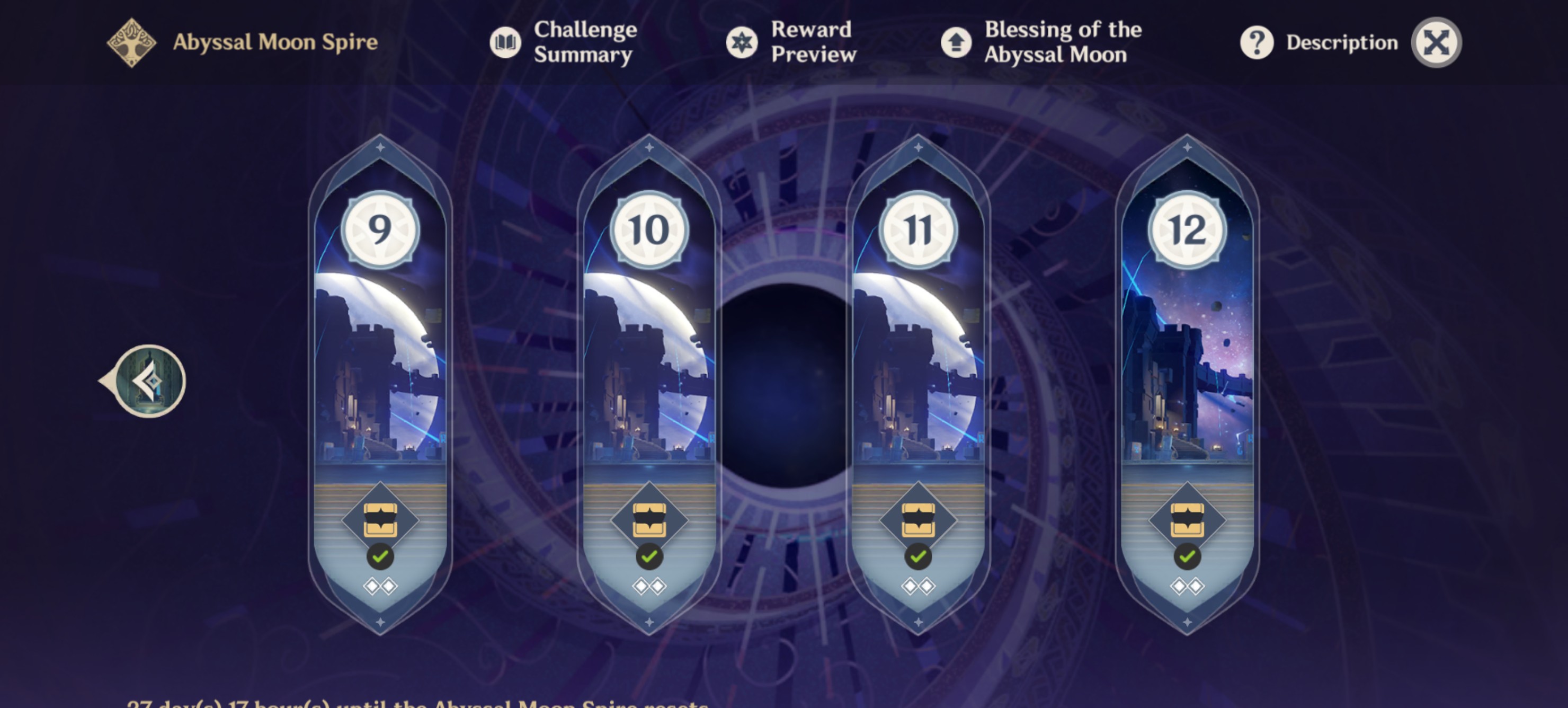The height and width of the screenshot is (708, 1568).
Task: Select the Challenge Summary menu entry
Action: [x=583, y=42]
